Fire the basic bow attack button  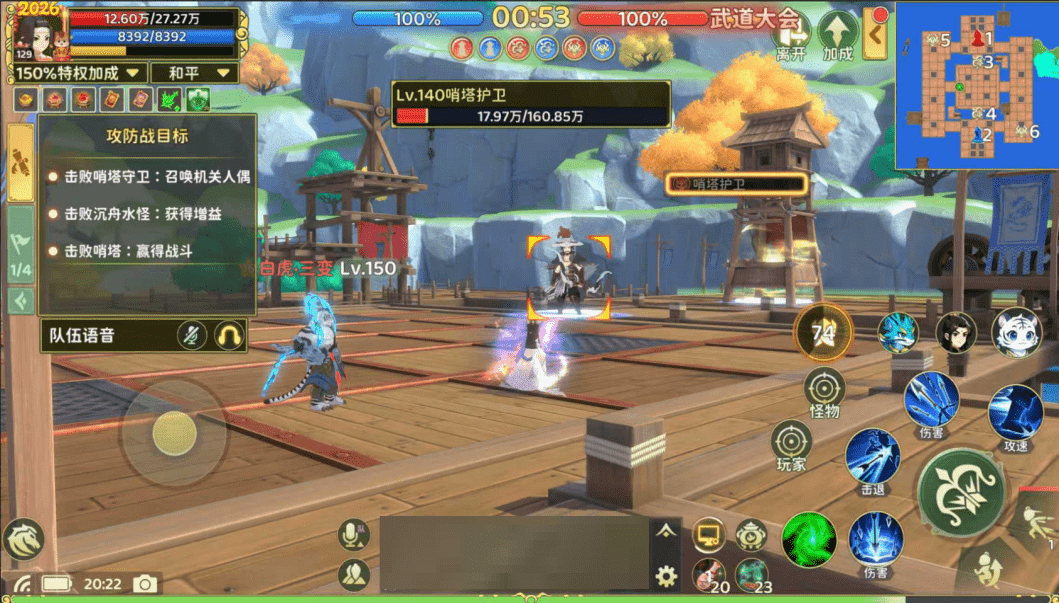(961, 492)
